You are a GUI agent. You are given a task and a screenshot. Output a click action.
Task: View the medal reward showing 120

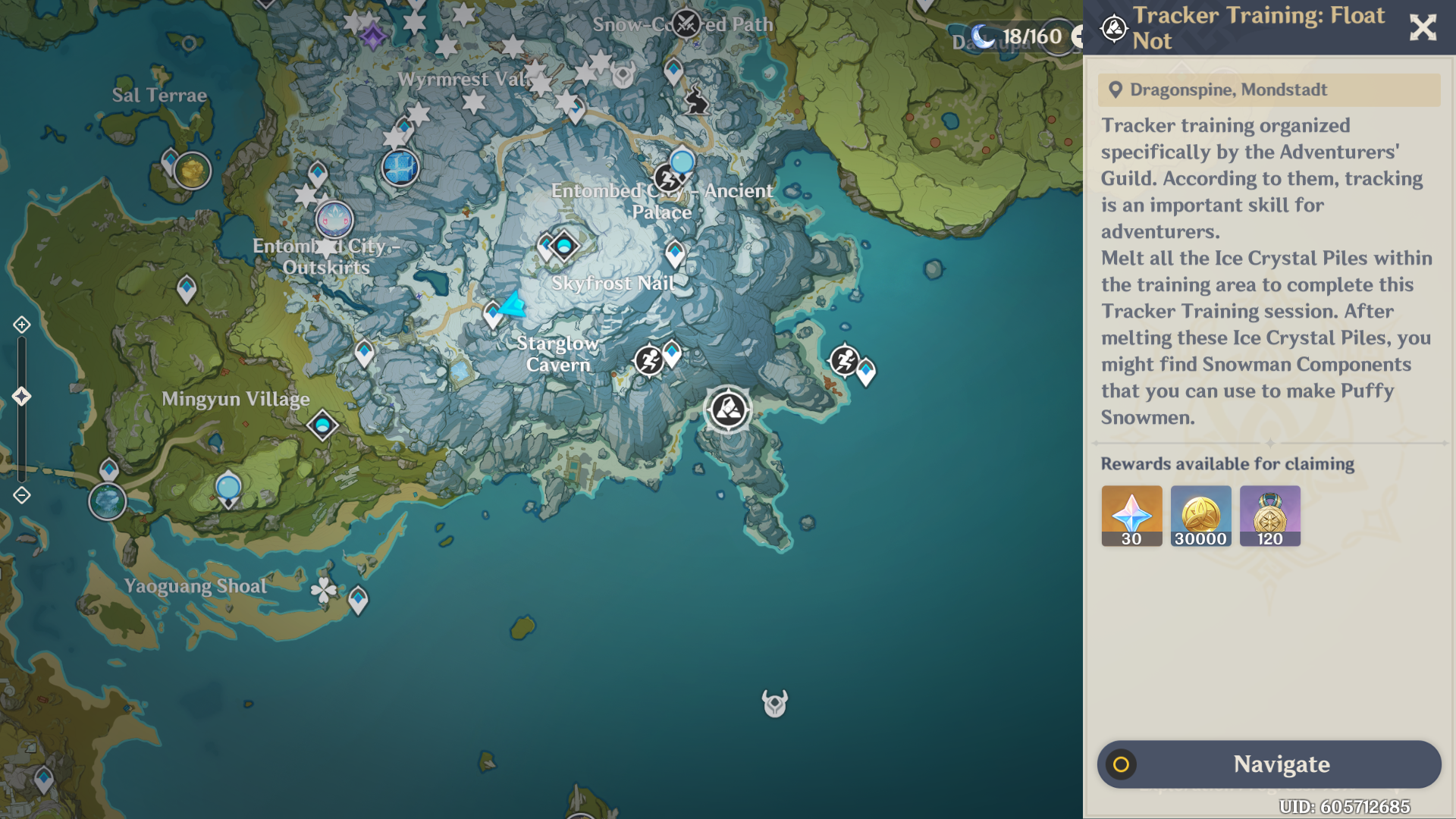[x=1269, y=516]
